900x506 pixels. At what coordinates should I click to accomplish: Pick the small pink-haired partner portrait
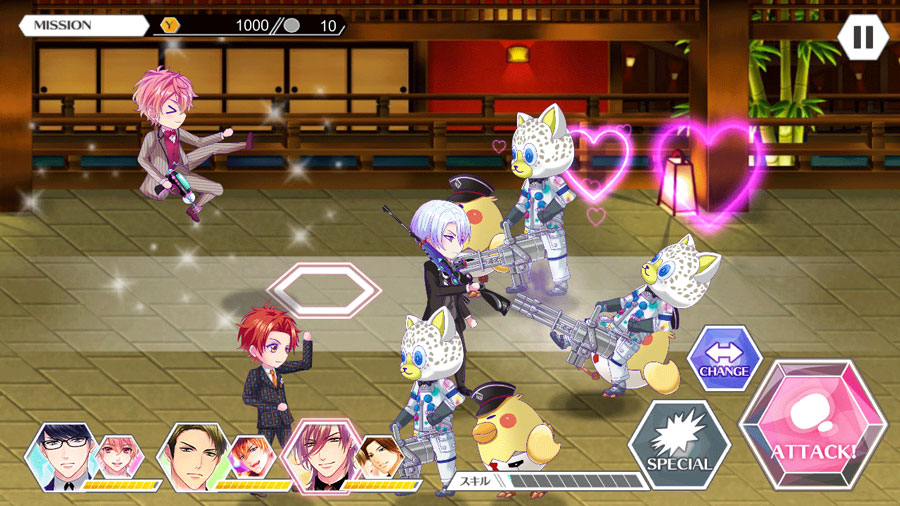click(118, 457)
